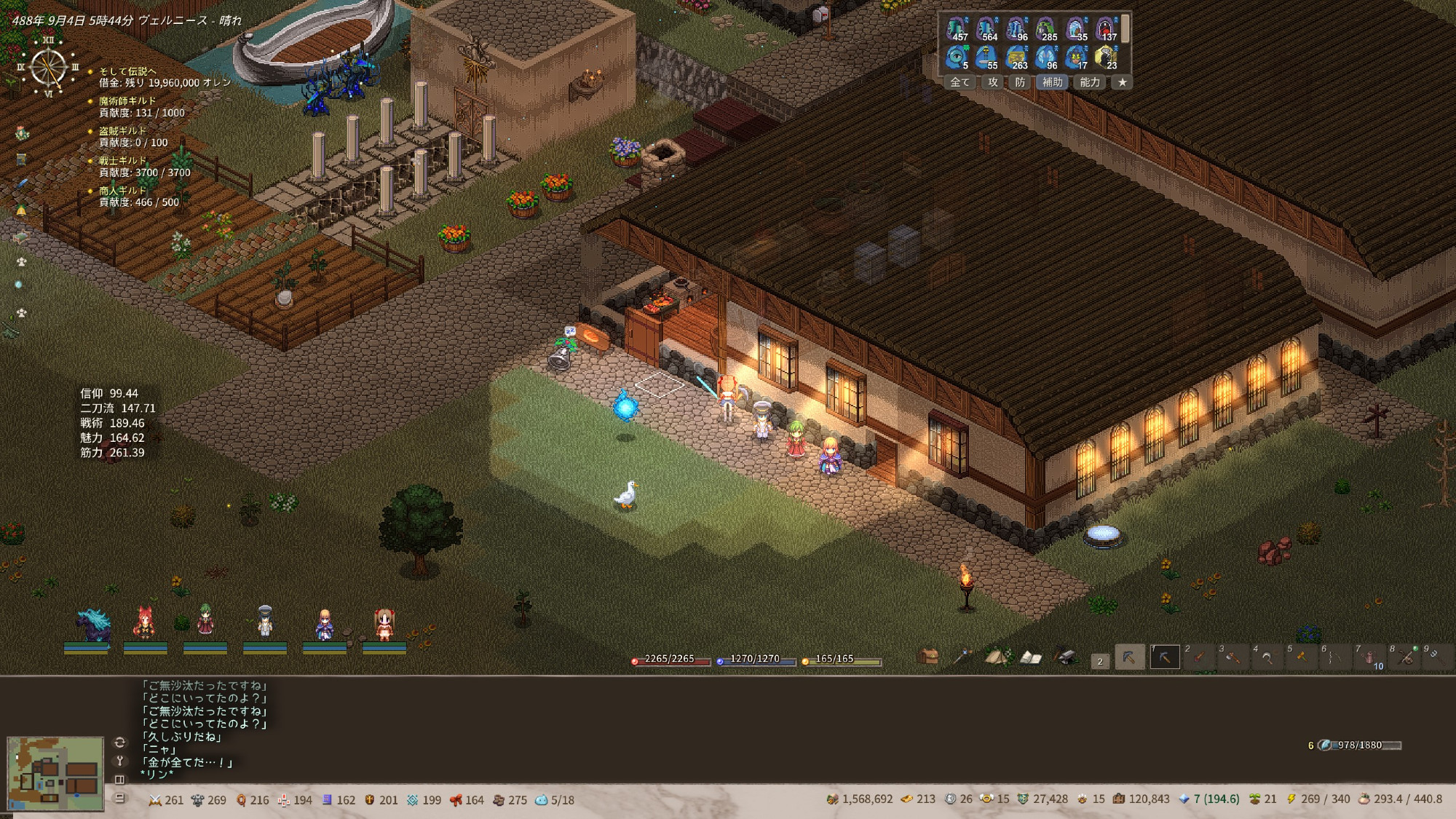This screenshot has width=1456, height=819.
Task: Click the wrench settings icon beside the log
Action: pyautogui.click(x=120, y=761)
